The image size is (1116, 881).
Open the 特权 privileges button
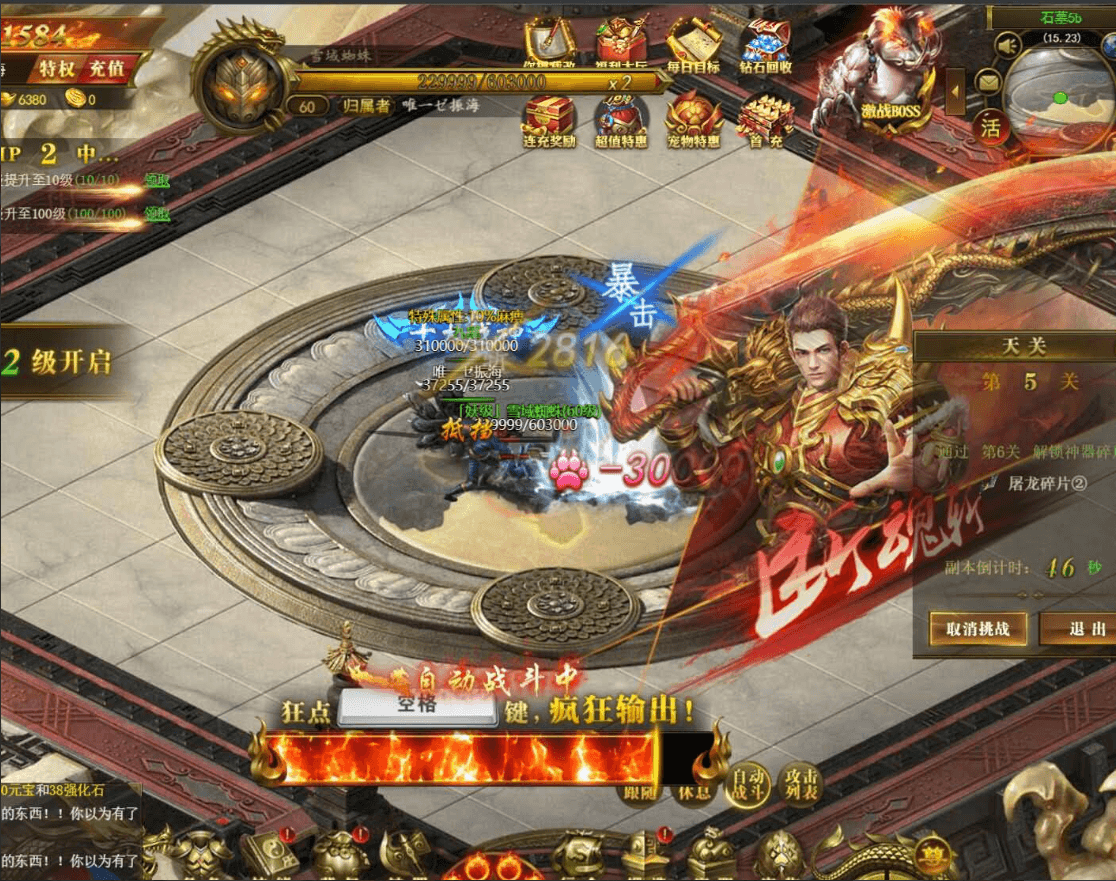click(58, 69)
